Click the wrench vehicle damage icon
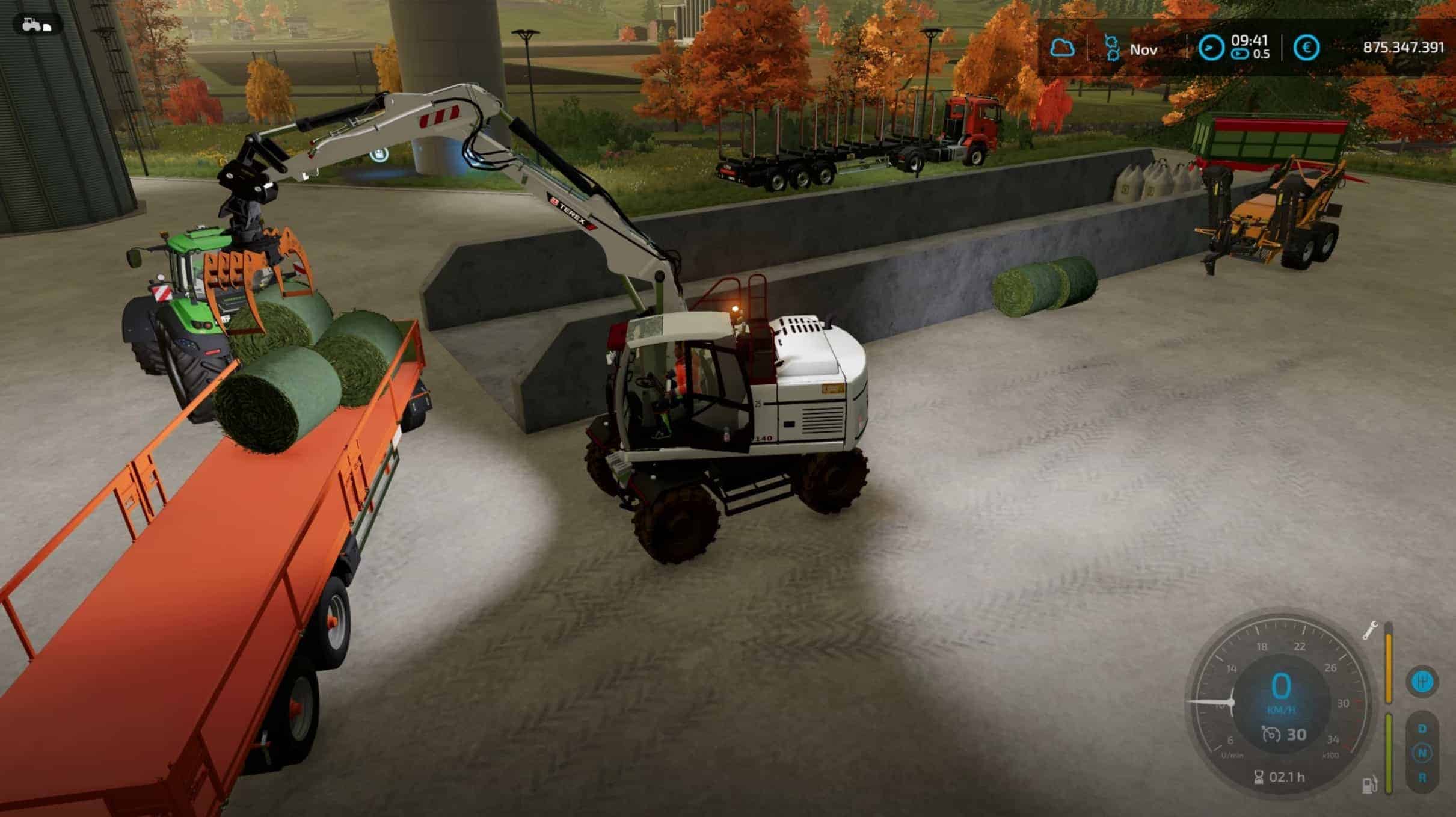 coord(1369,630)
